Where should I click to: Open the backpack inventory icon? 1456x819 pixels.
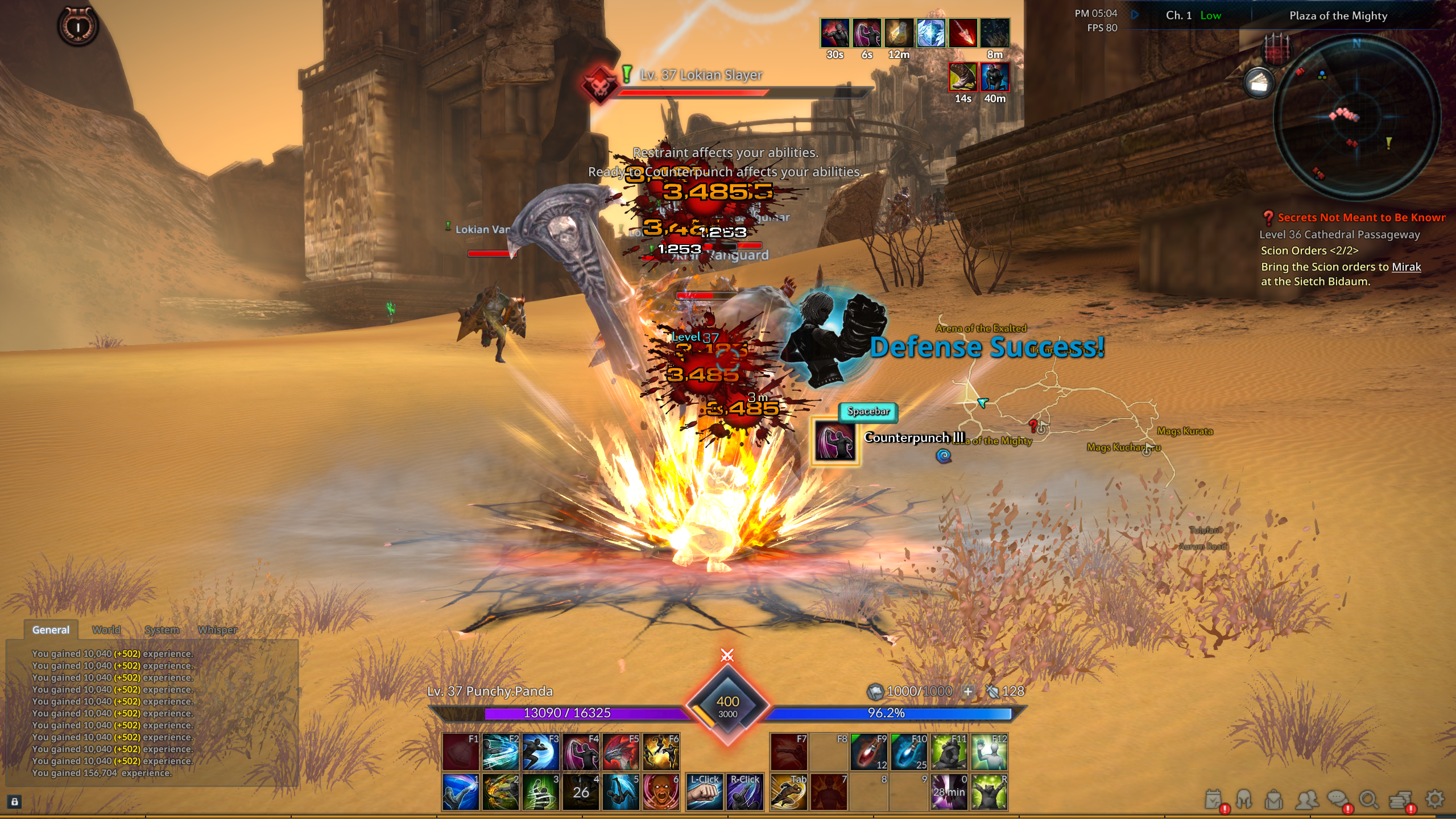pyautogui.click(x=1274, y=800)
